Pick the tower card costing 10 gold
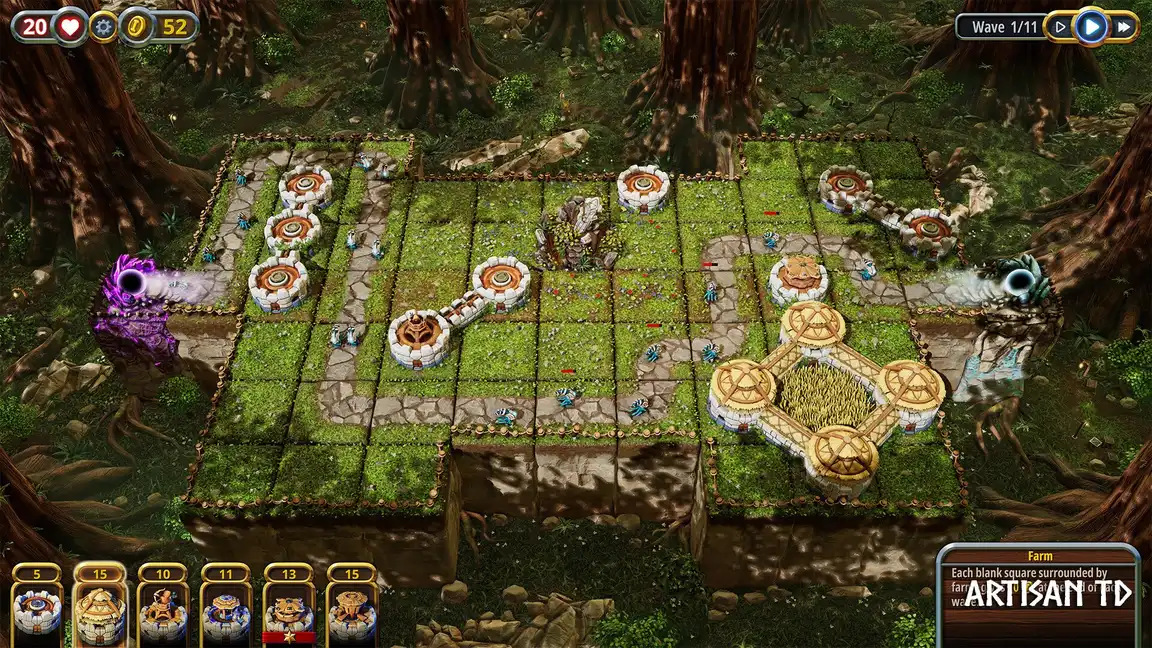Image resolution: width=1152 pixels, height=648 pixels. coord(162,607)
